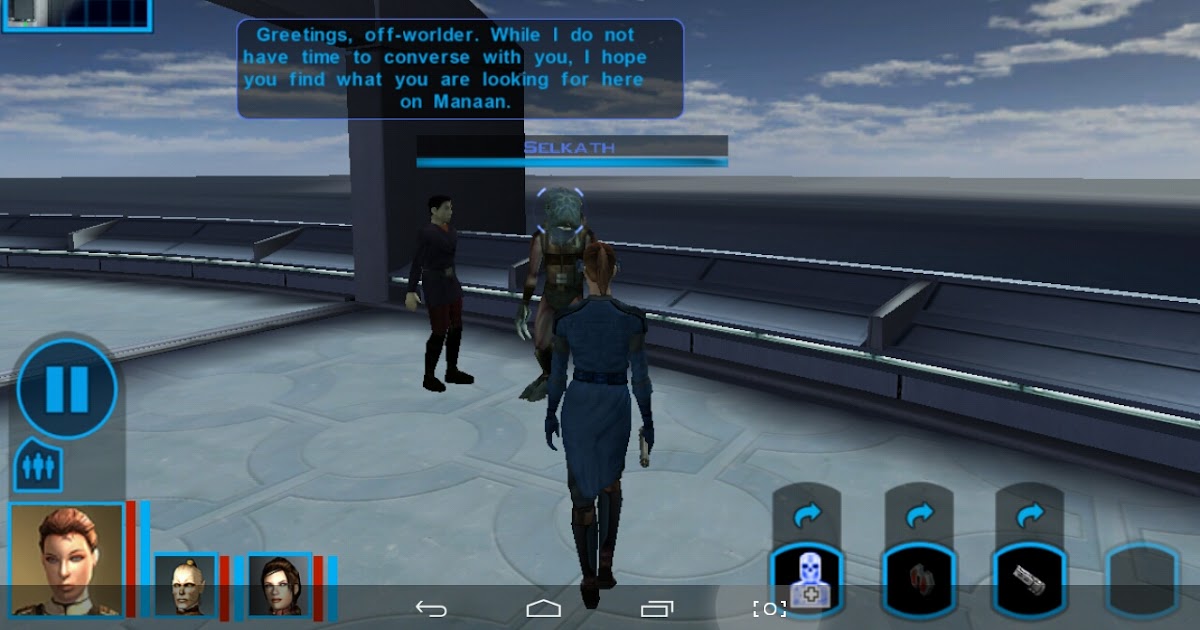1200x630 pixels.
Task: Switch to the dark-haired woman companion portrait
Action: pyautogui.click(x=280, y=584)
